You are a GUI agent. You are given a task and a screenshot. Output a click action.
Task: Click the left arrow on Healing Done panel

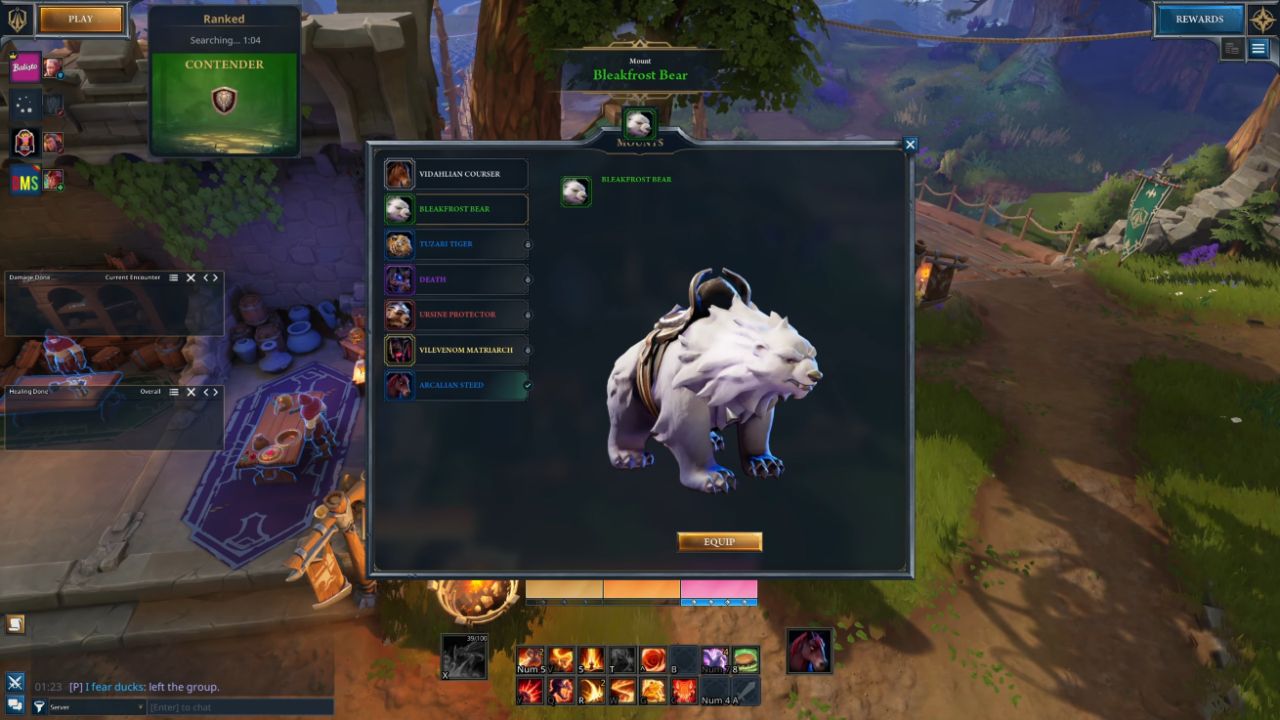206,392
